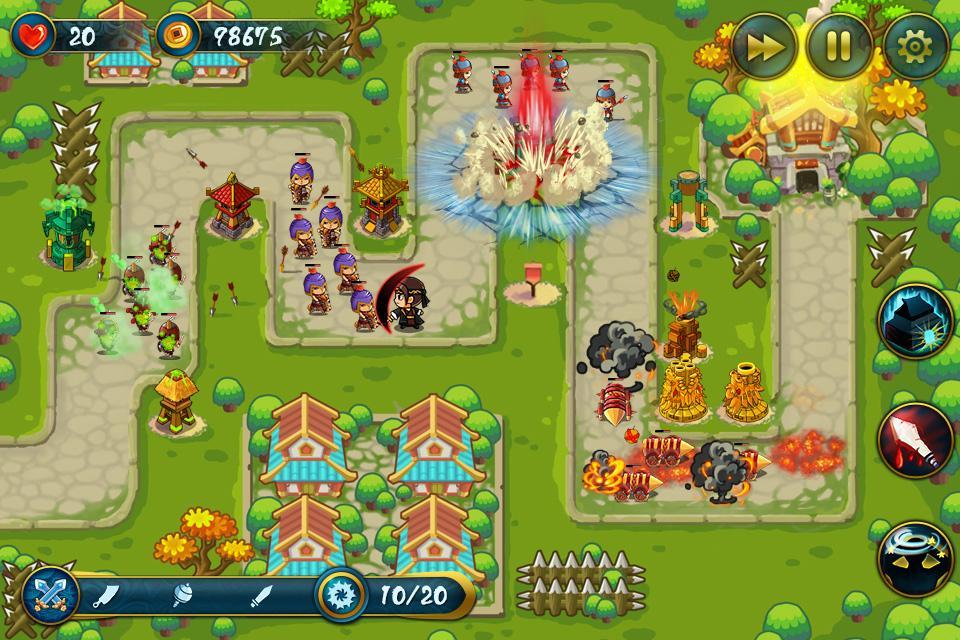Activate the glowing building ability
The height and width of the screenshot is (640, 960).
(x=914, y=321)
